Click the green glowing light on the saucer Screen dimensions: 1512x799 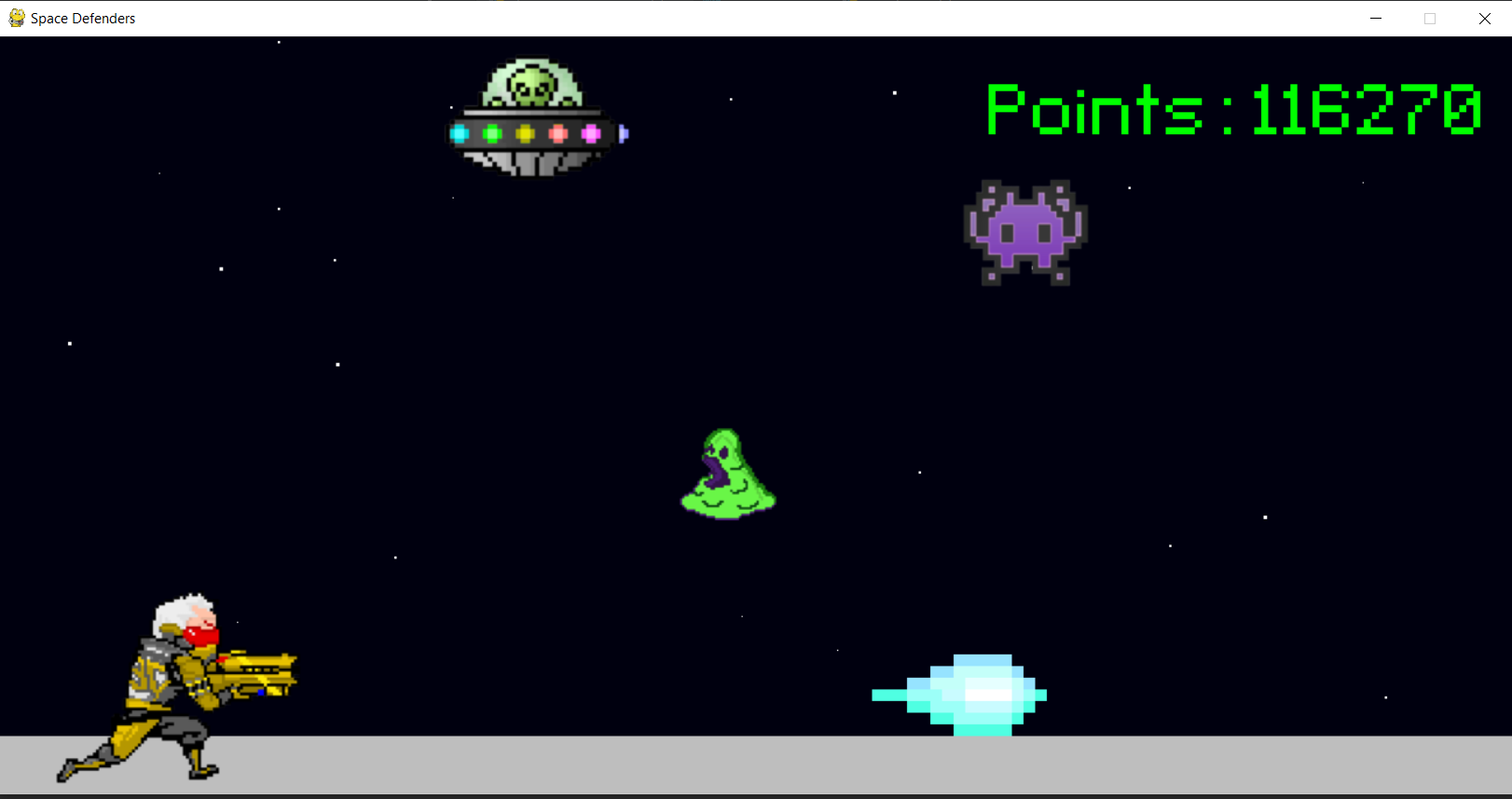(x=492, y=133)
